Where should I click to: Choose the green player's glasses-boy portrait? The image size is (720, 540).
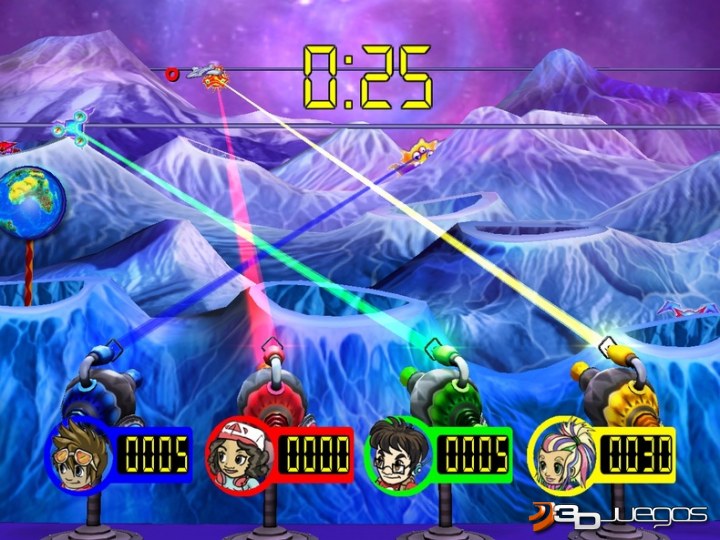[x=400, y=455]
